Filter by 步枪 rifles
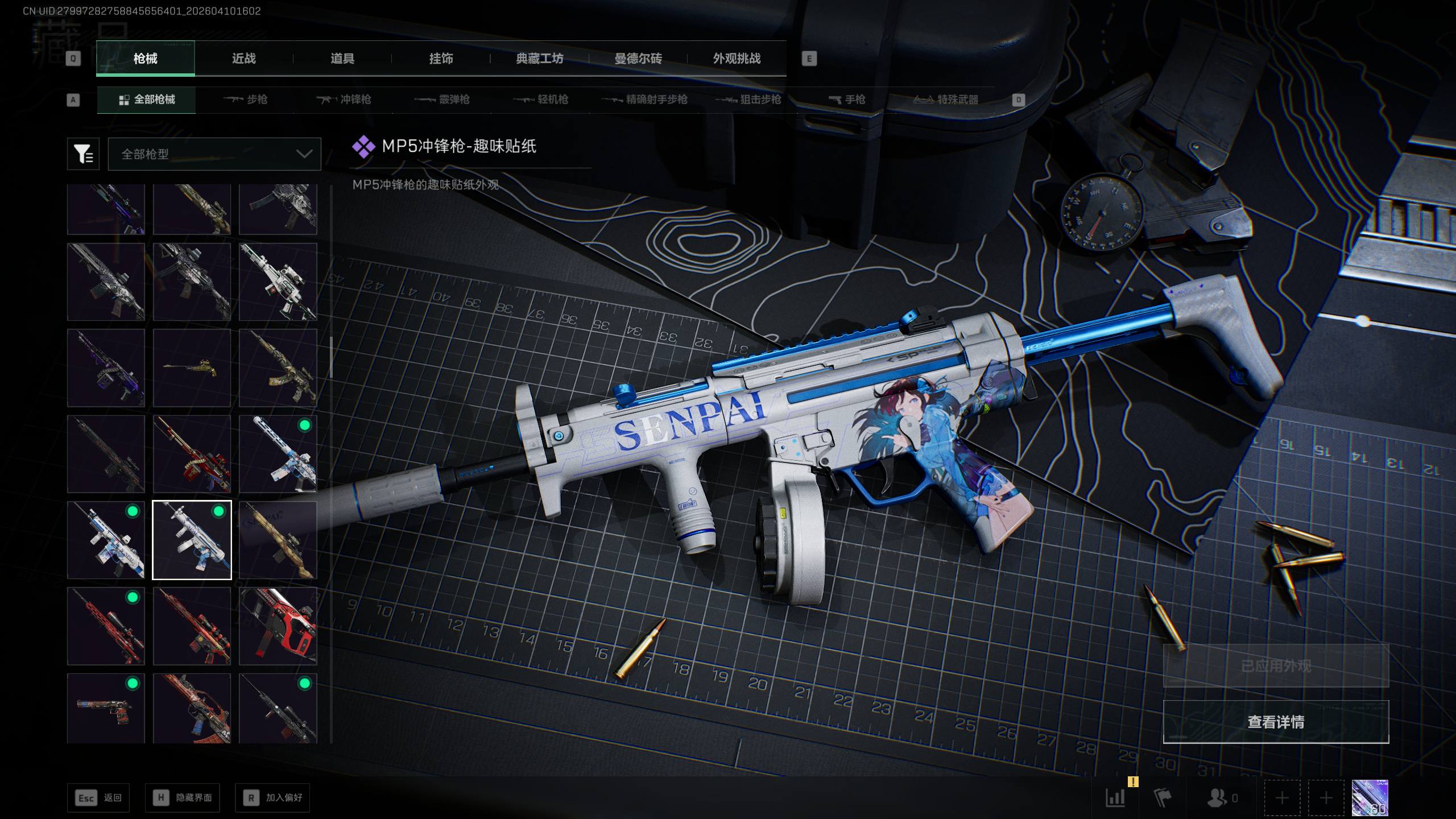 coord(246,100)
